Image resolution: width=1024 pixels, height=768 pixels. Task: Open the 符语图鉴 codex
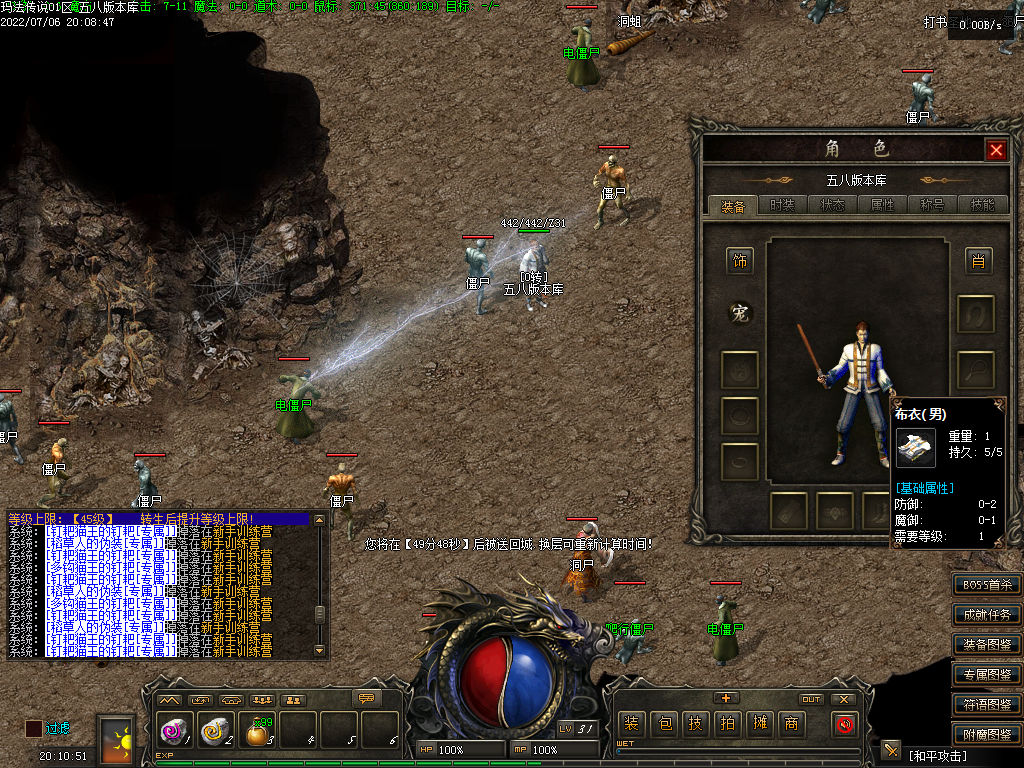coord(986,705)
